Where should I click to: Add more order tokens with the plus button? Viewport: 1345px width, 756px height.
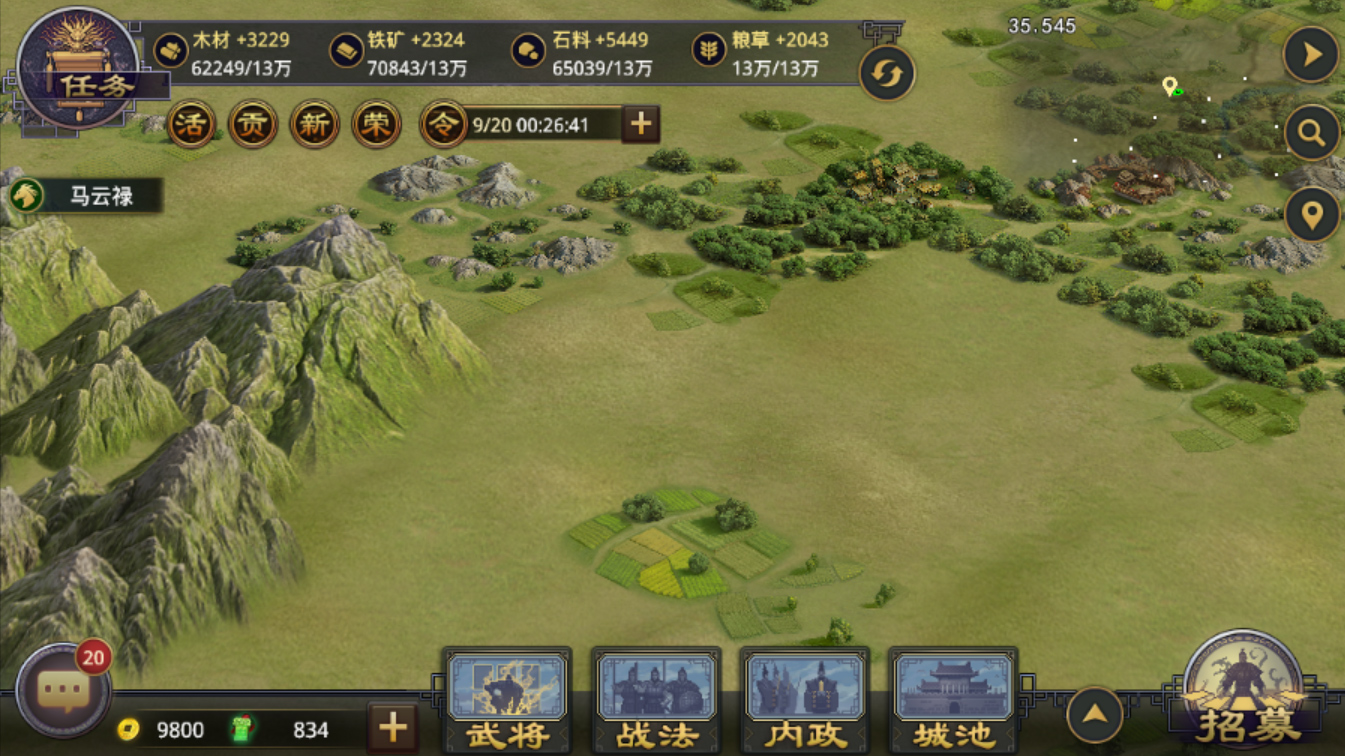pos(641,124)
